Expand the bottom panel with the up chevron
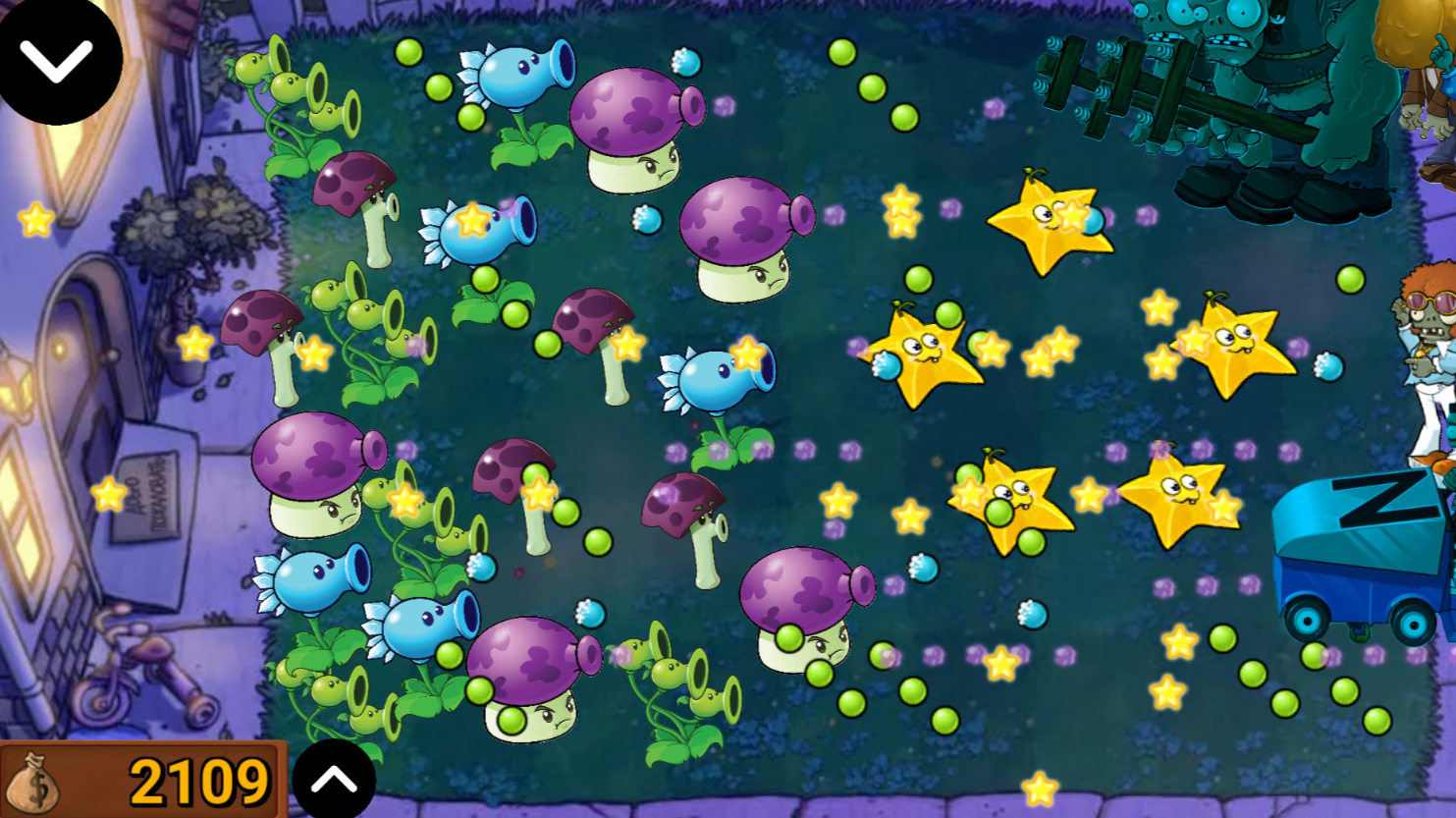Viewport: 1456px width, 818px height. pyautogui.click(x=334, y=779)
